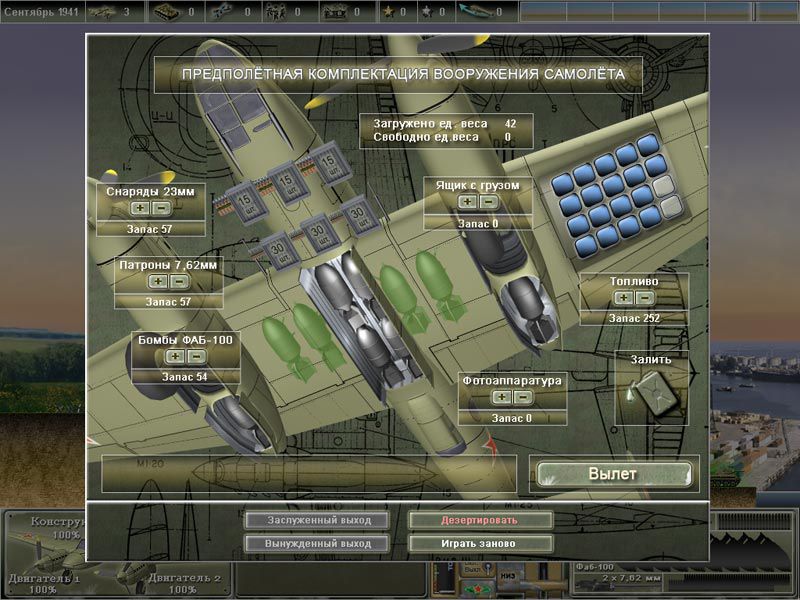The width and height of the screenshot is (800, 600).
Task: Add a Бомбы ФАБ-100 bomb
Action: pos(174,356)
